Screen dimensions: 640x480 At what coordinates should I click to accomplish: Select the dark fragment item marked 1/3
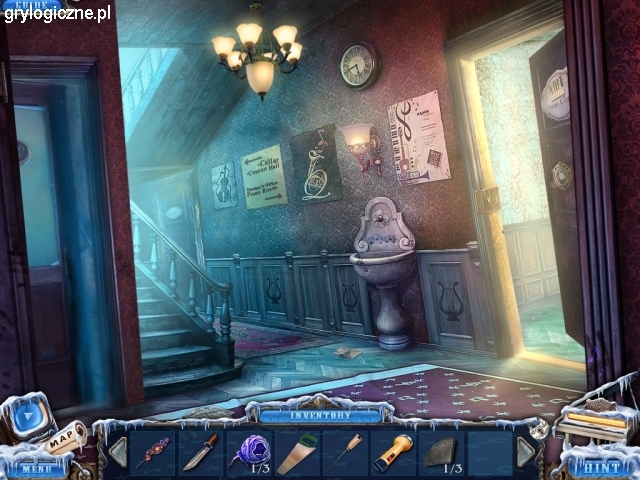tap(441, 451)
